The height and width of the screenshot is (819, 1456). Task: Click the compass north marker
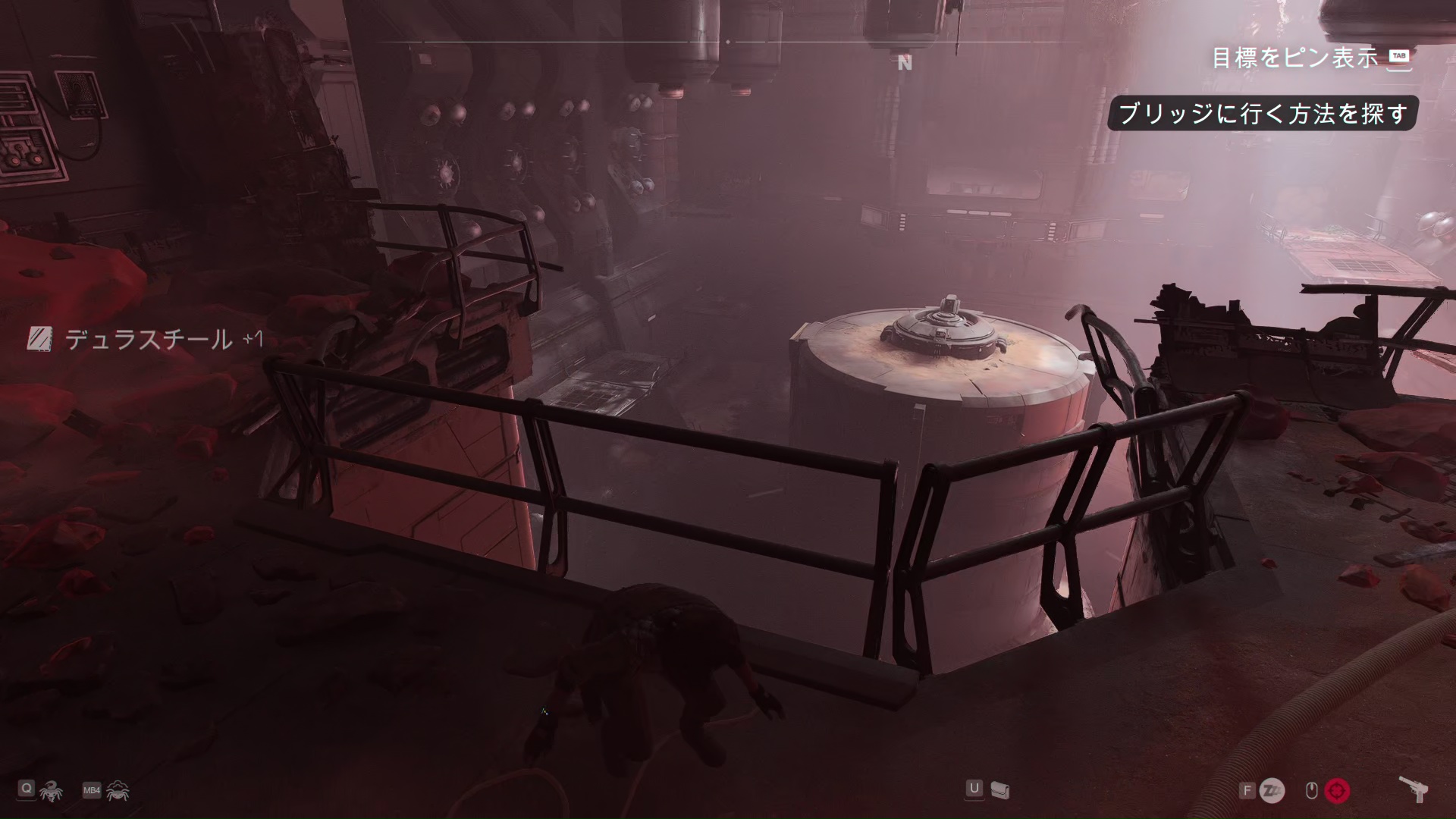tap(905, 64)
